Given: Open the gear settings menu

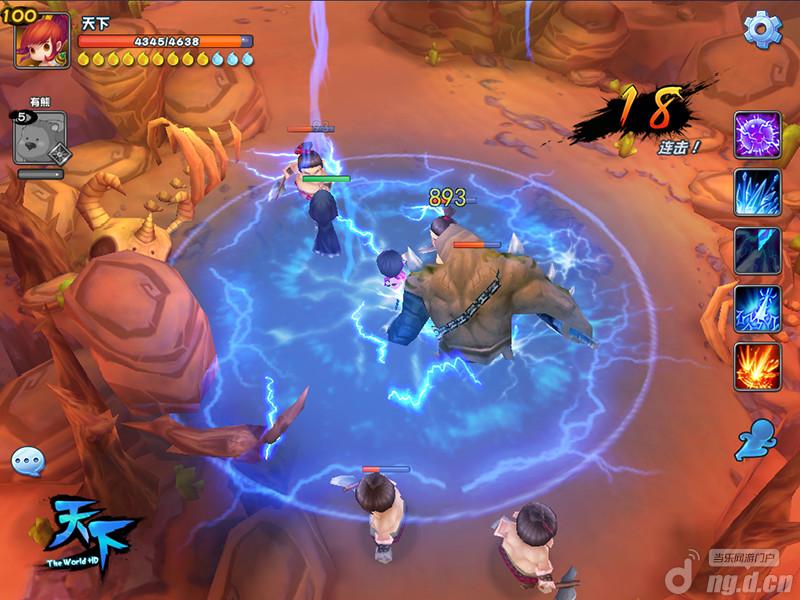Looking at the screenshot, I should (x=762, y=30).
